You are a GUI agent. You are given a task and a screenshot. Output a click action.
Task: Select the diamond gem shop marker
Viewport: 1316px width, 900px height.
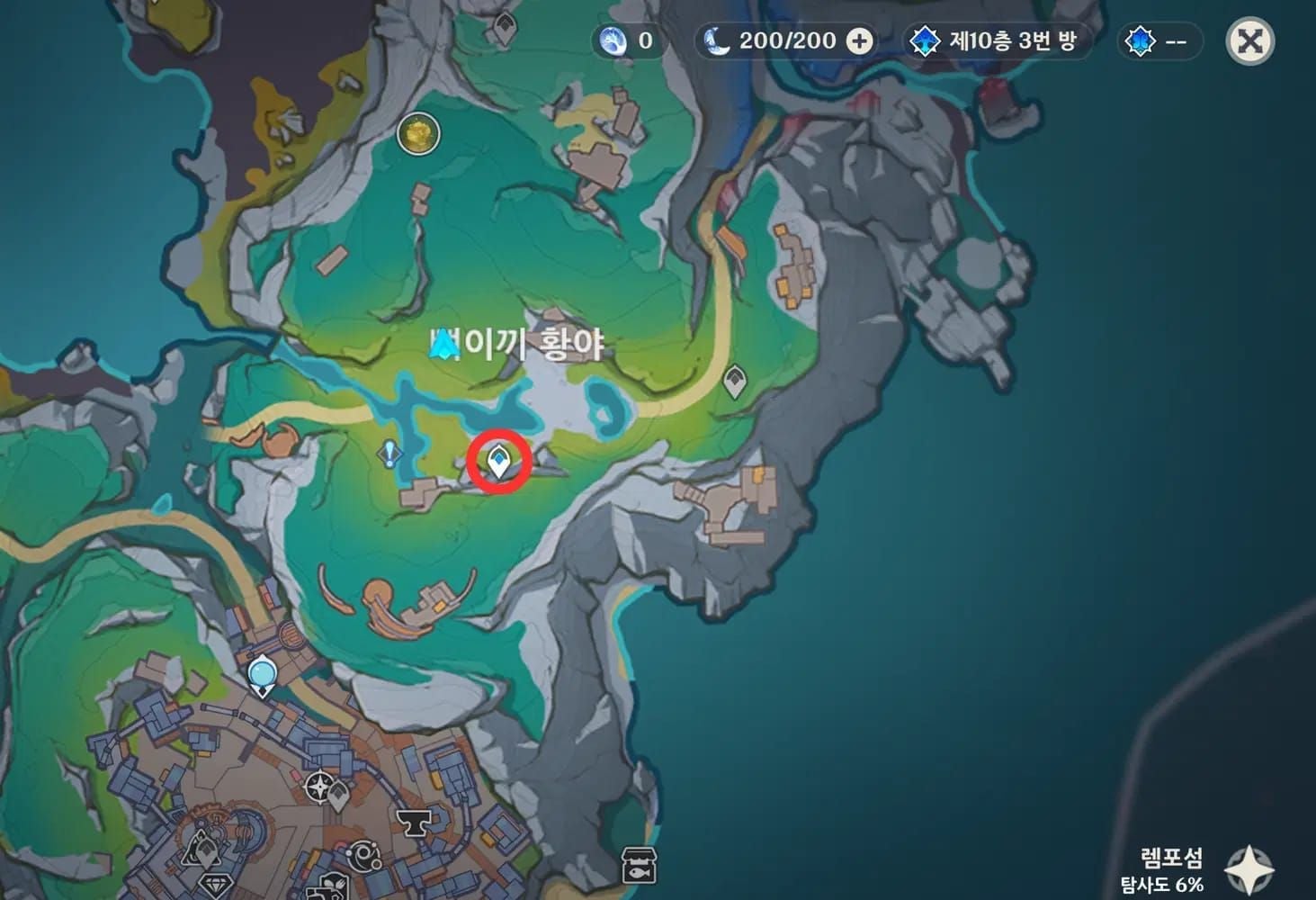tap(214, 884)
